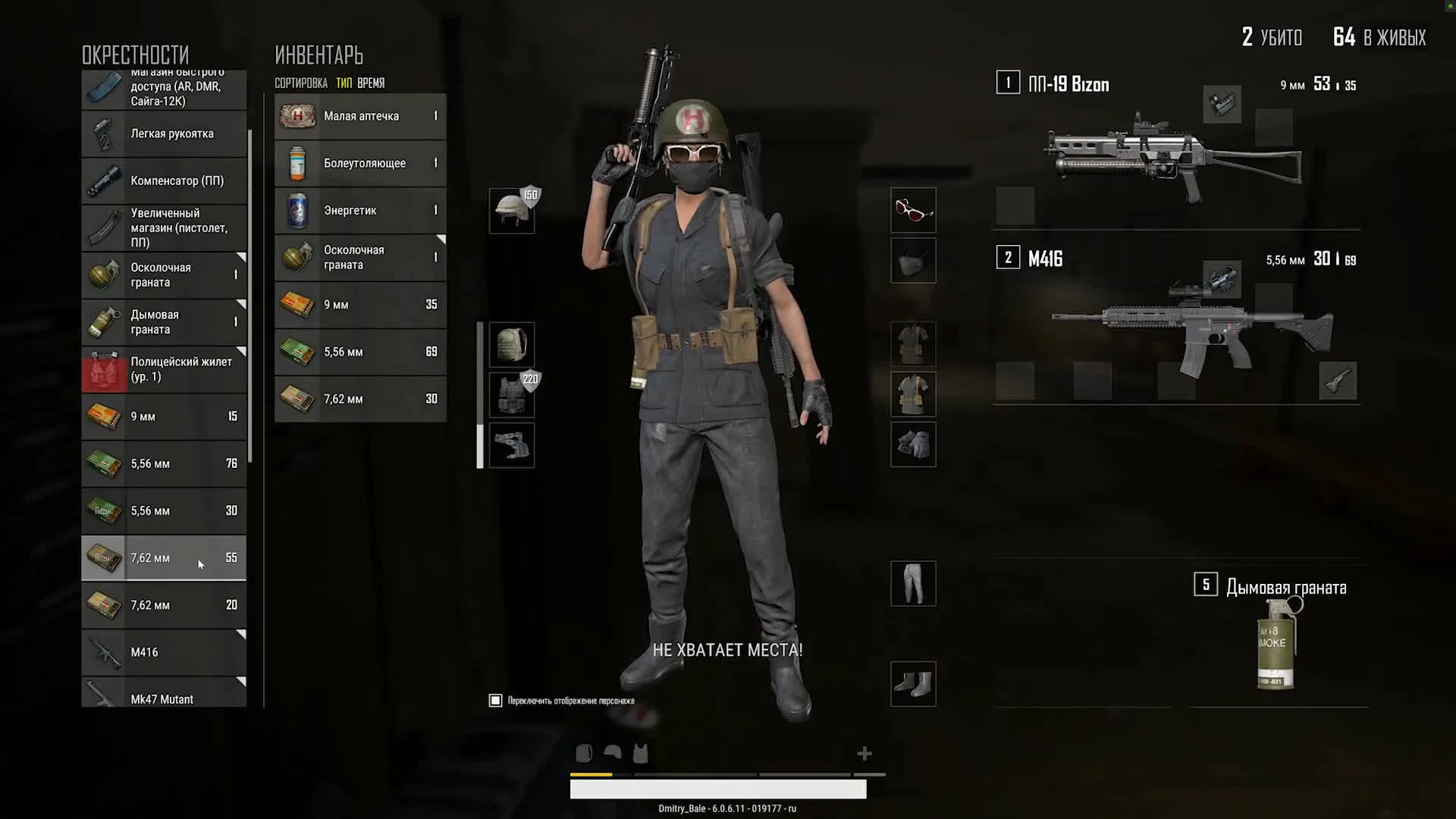The width and height of the screenshot is (1456, 819).
Task: Toggle the Переключить отображение персонажа checkbox
Action: tap(495, 700)
